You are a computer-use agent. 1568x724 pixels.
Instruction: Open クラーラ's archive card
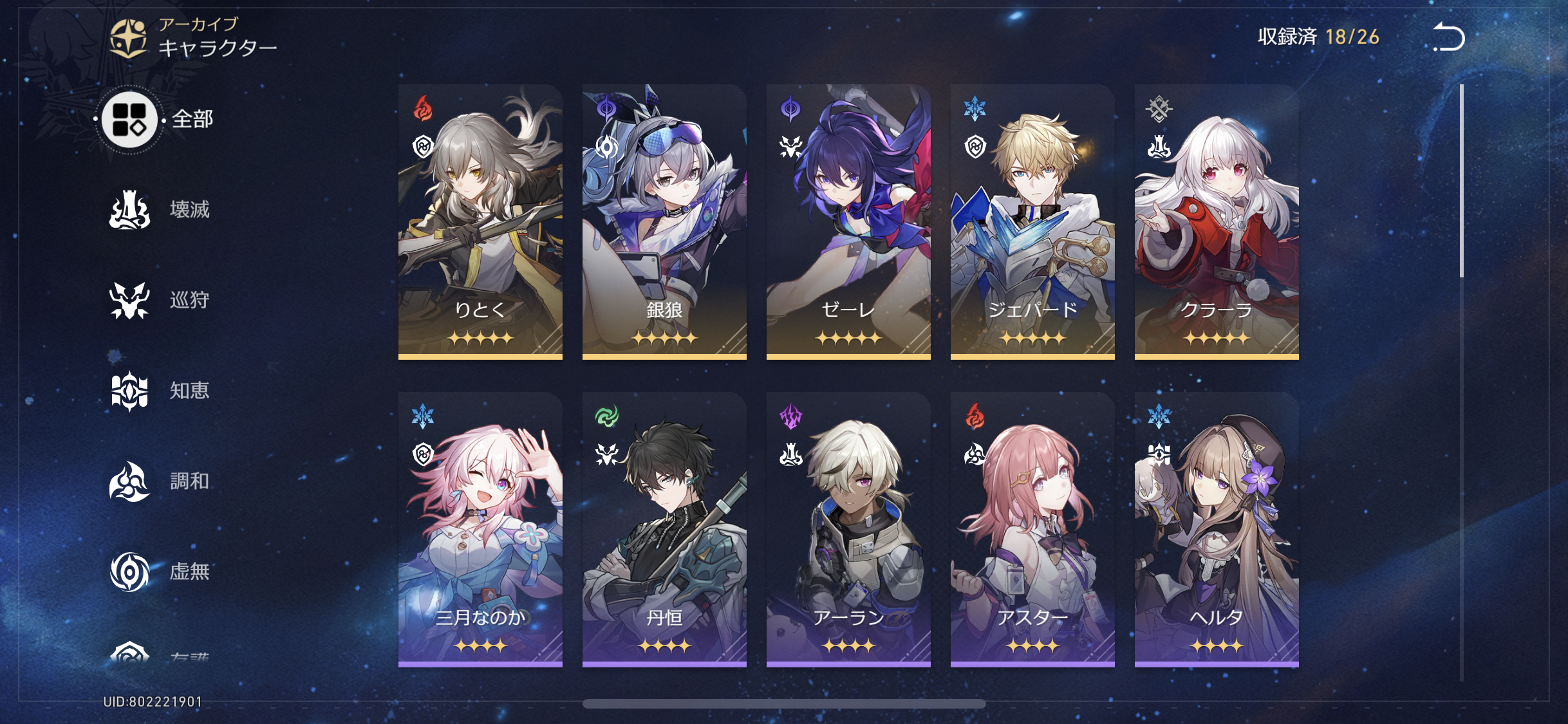click(x=1217, y=221)
